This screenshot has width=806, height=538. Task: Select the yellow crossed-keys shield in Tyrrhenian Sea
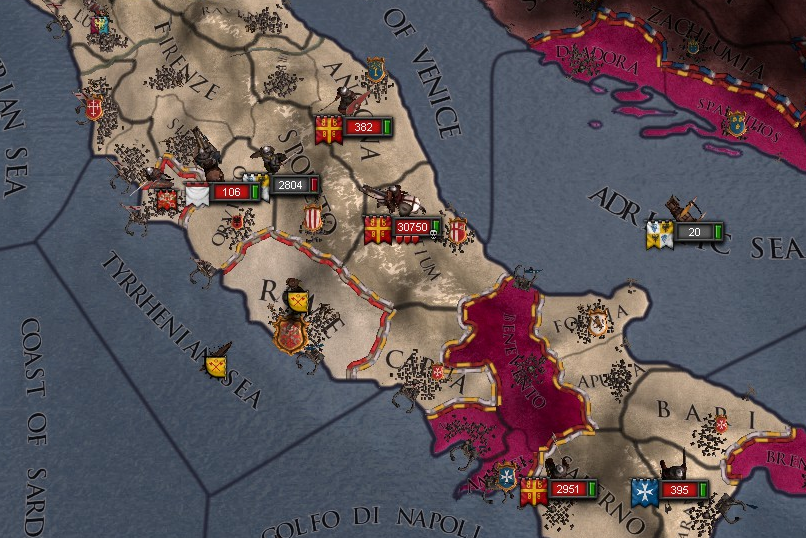[x=217, y=364]
